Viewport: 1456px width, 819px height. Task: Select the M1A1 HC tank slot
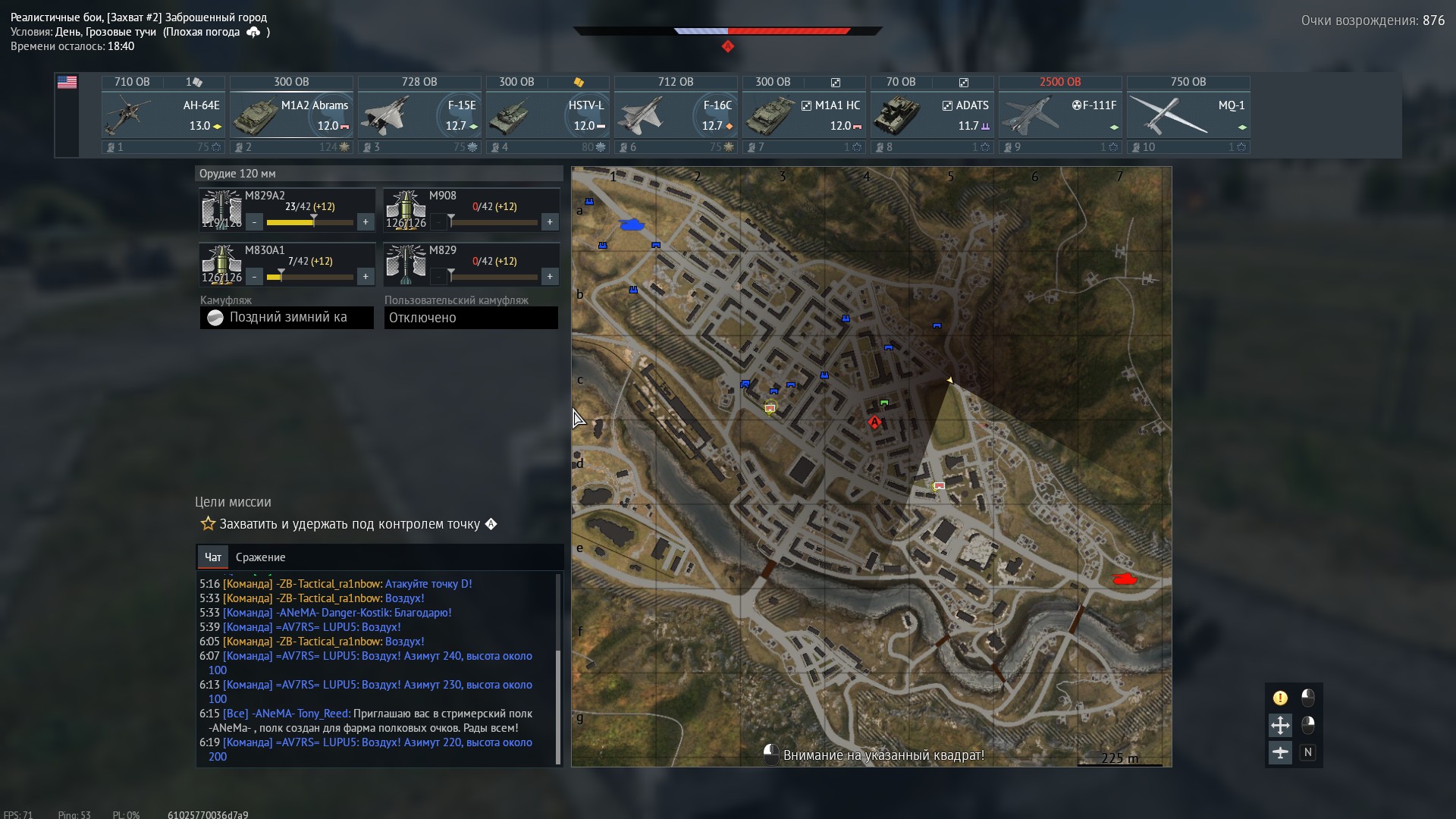coord(804,115)
